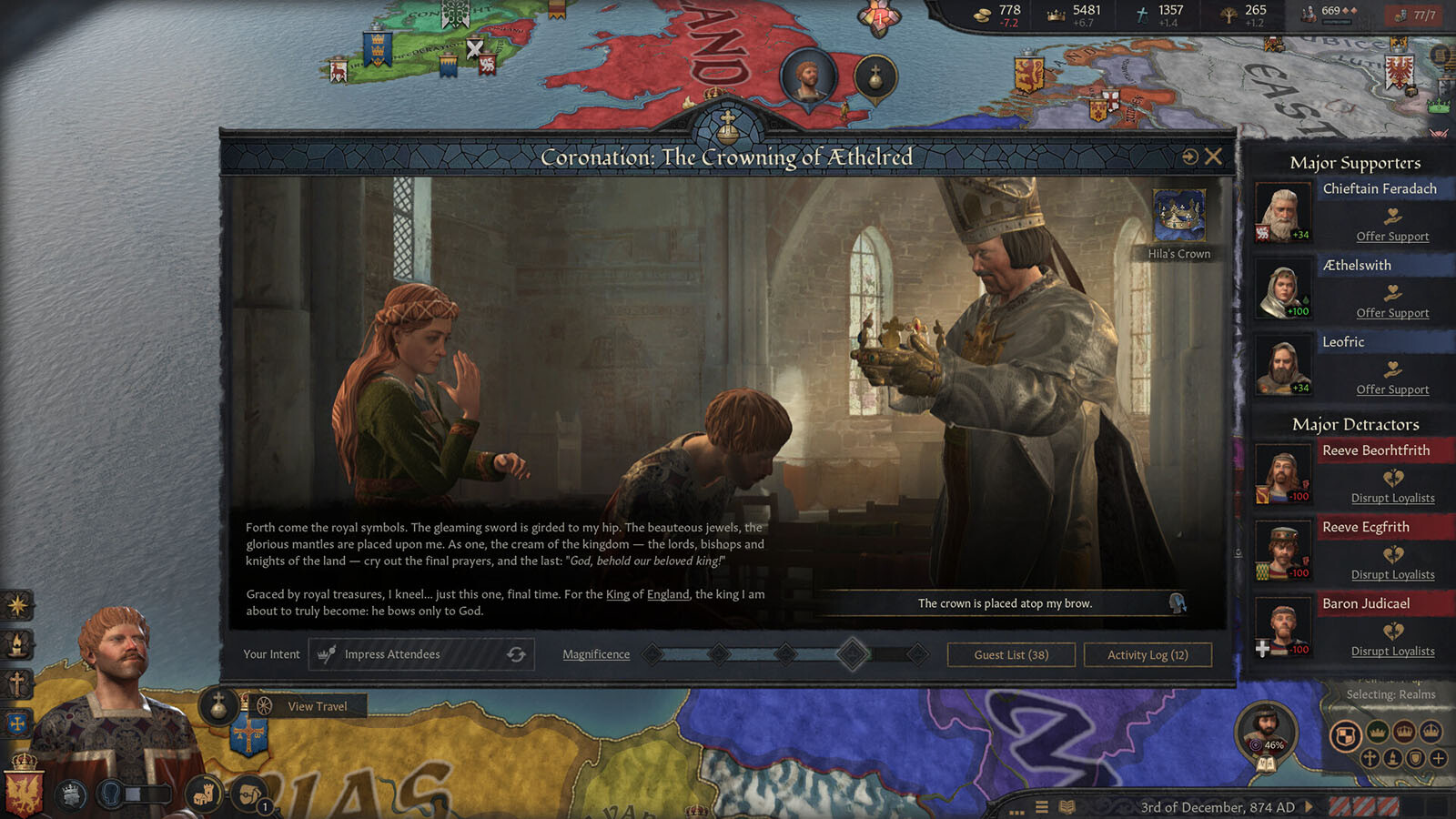The height and width of the screenshot is (819, 1456).
Task: Click the go-to arrow beside the close button
Action: [x=1189, y=157]
